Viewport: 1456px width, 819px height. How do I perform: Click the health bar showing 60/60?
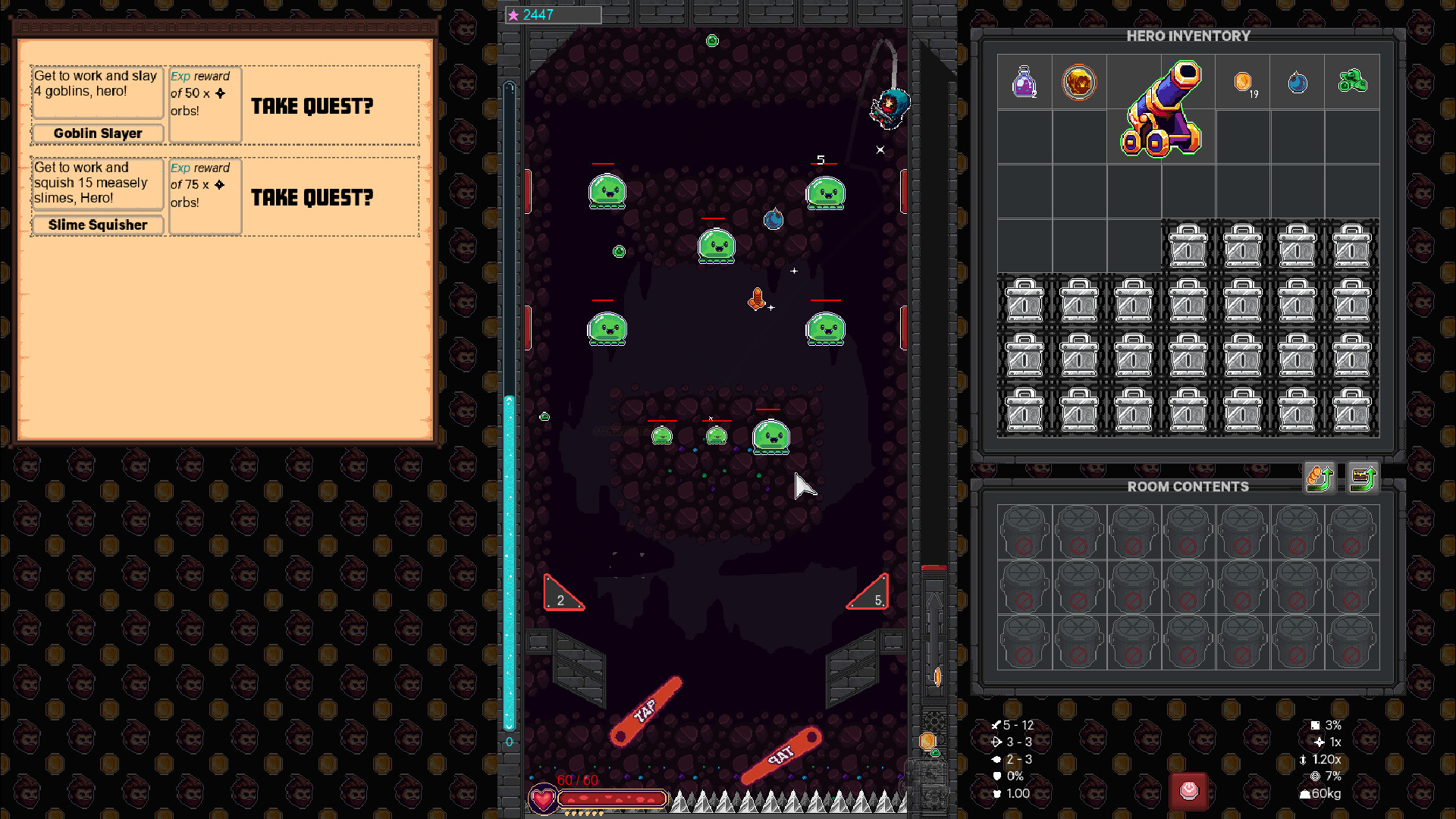pos(610,799)
